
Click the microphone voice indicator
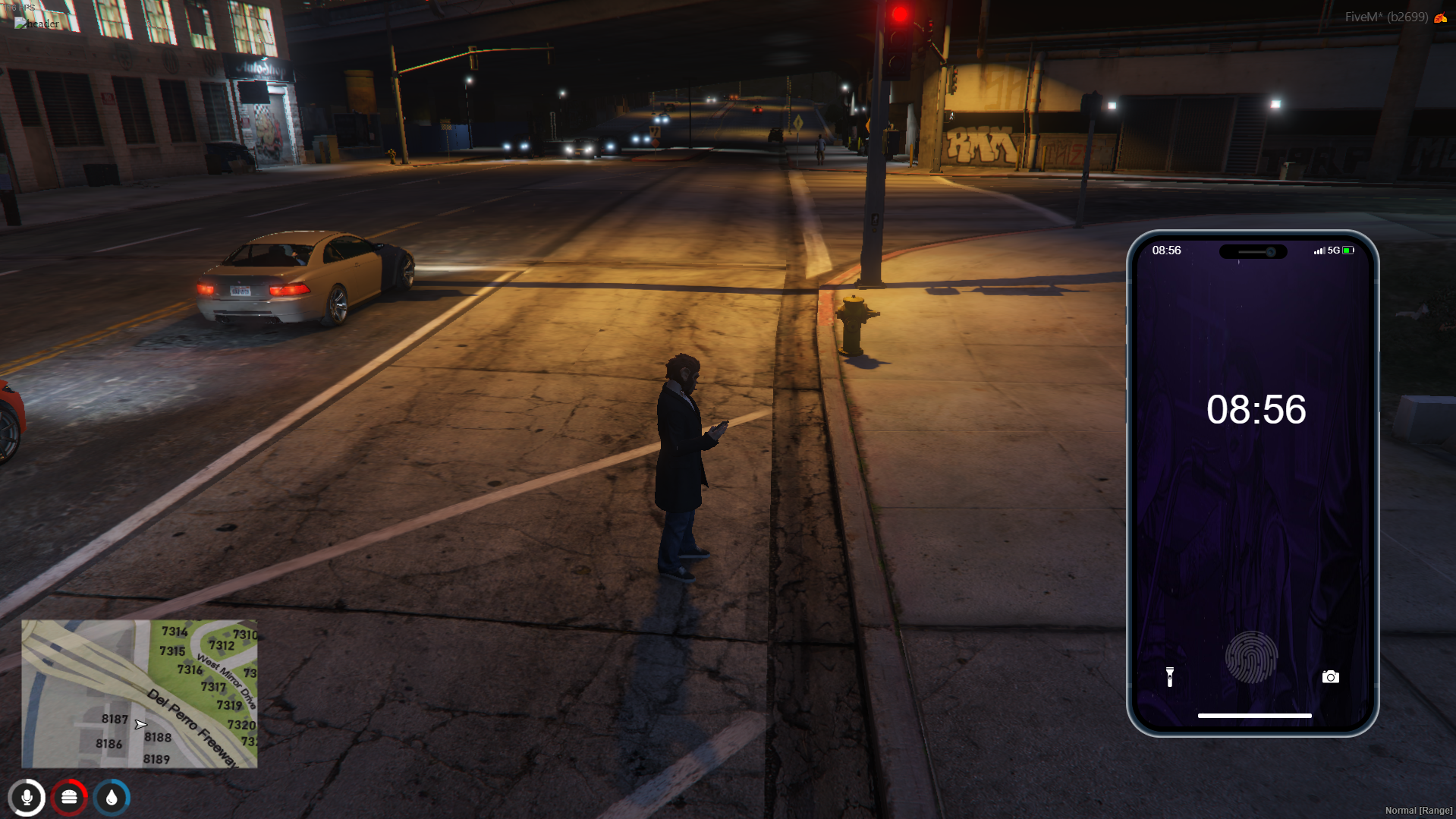pyautogui.click(x=27, y=797)
